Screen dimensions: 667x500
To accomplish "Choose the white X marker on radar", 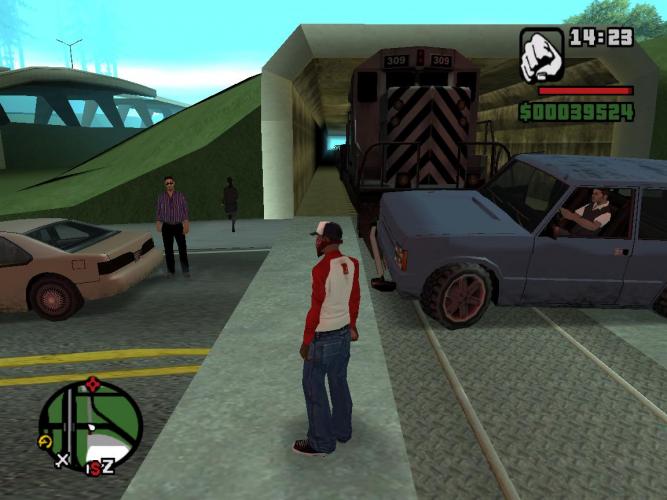I will (62, 460).
